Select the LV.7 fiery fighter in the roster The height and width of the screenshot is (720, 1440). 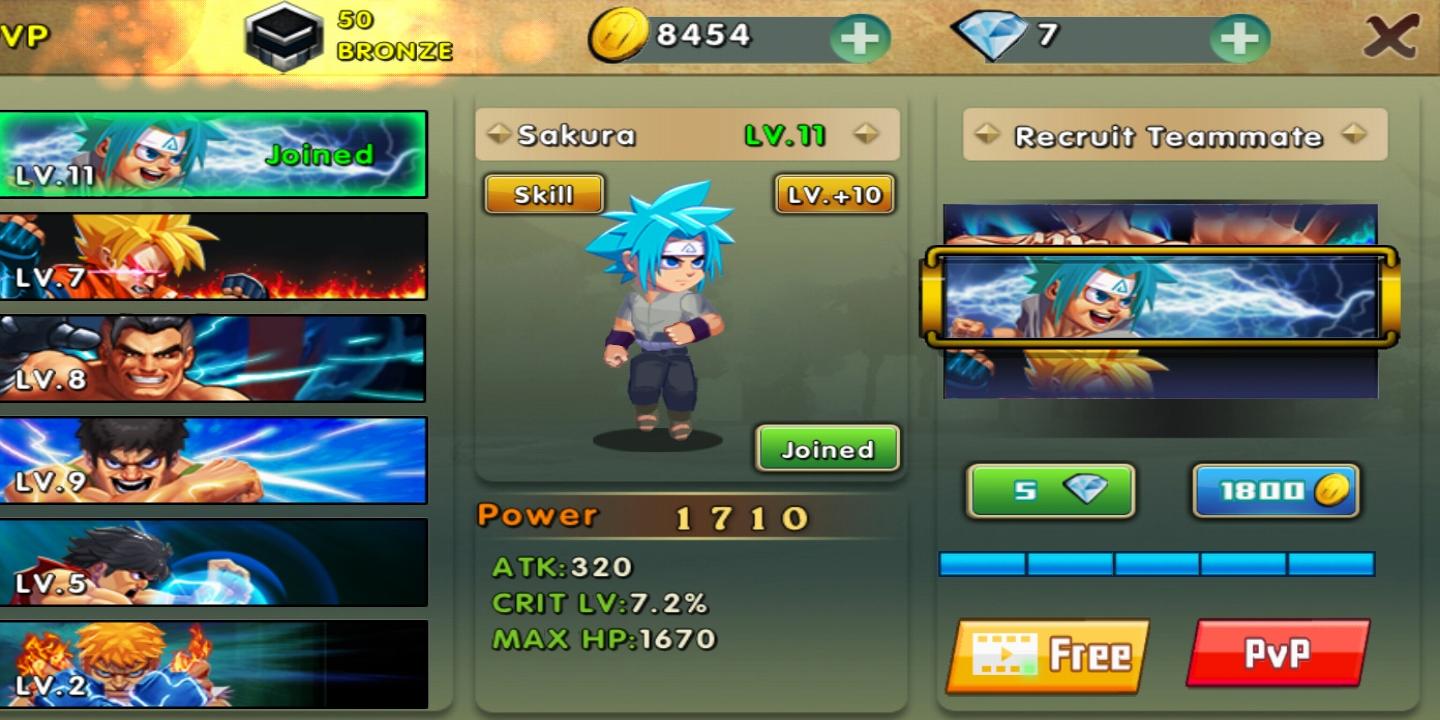pos(215,255)
